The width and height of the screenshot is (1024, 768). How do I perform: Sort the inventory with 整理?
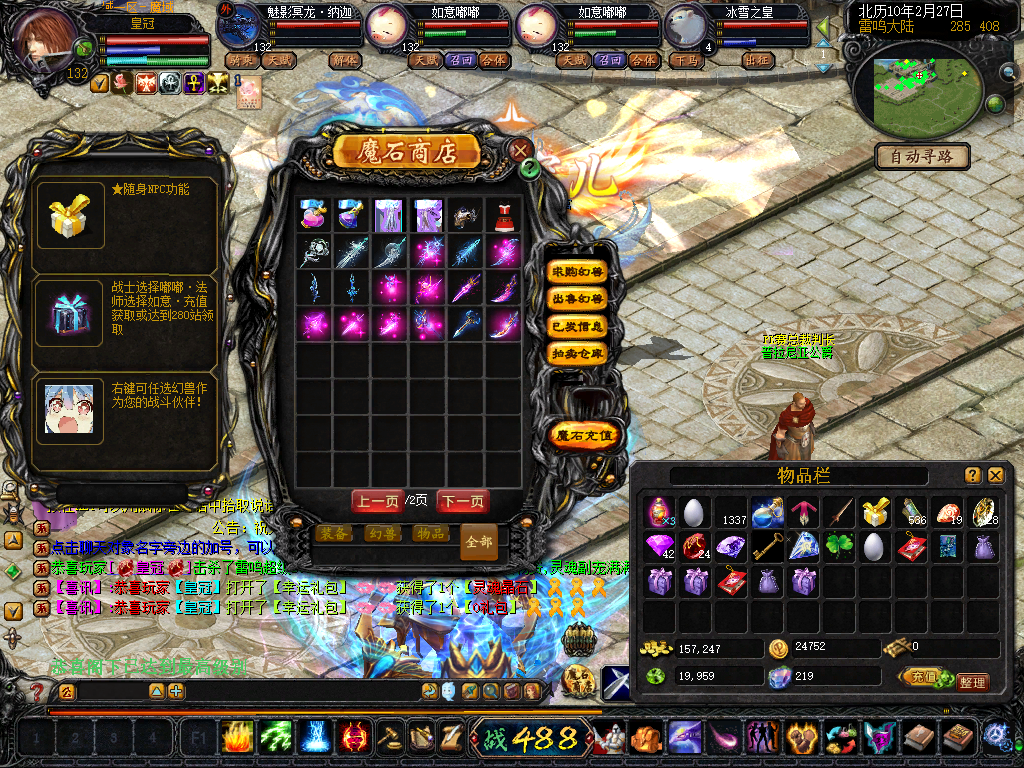pyautogui.click(x=971, y=682)
